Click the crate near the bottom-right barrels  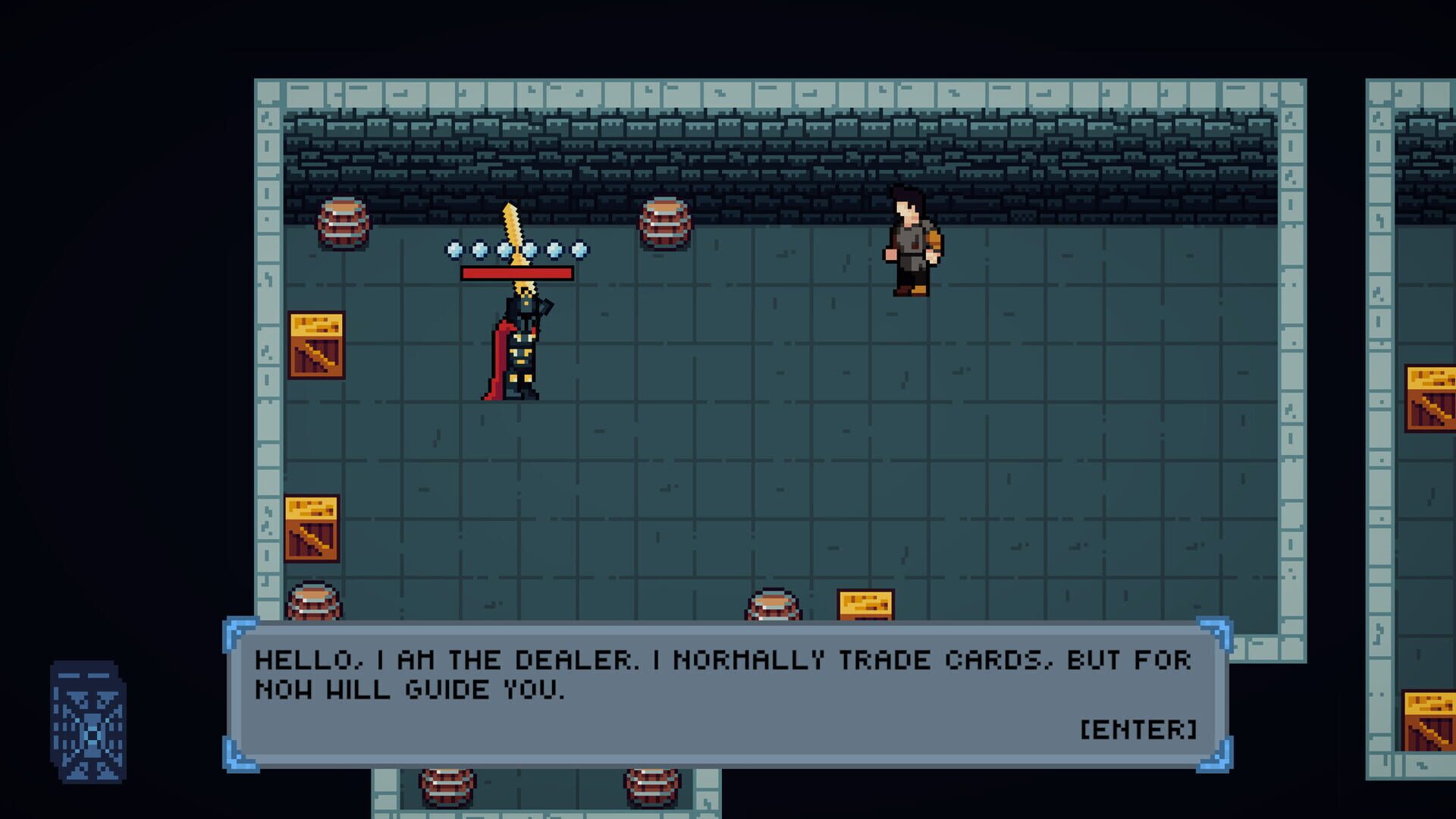click(864, 607)
